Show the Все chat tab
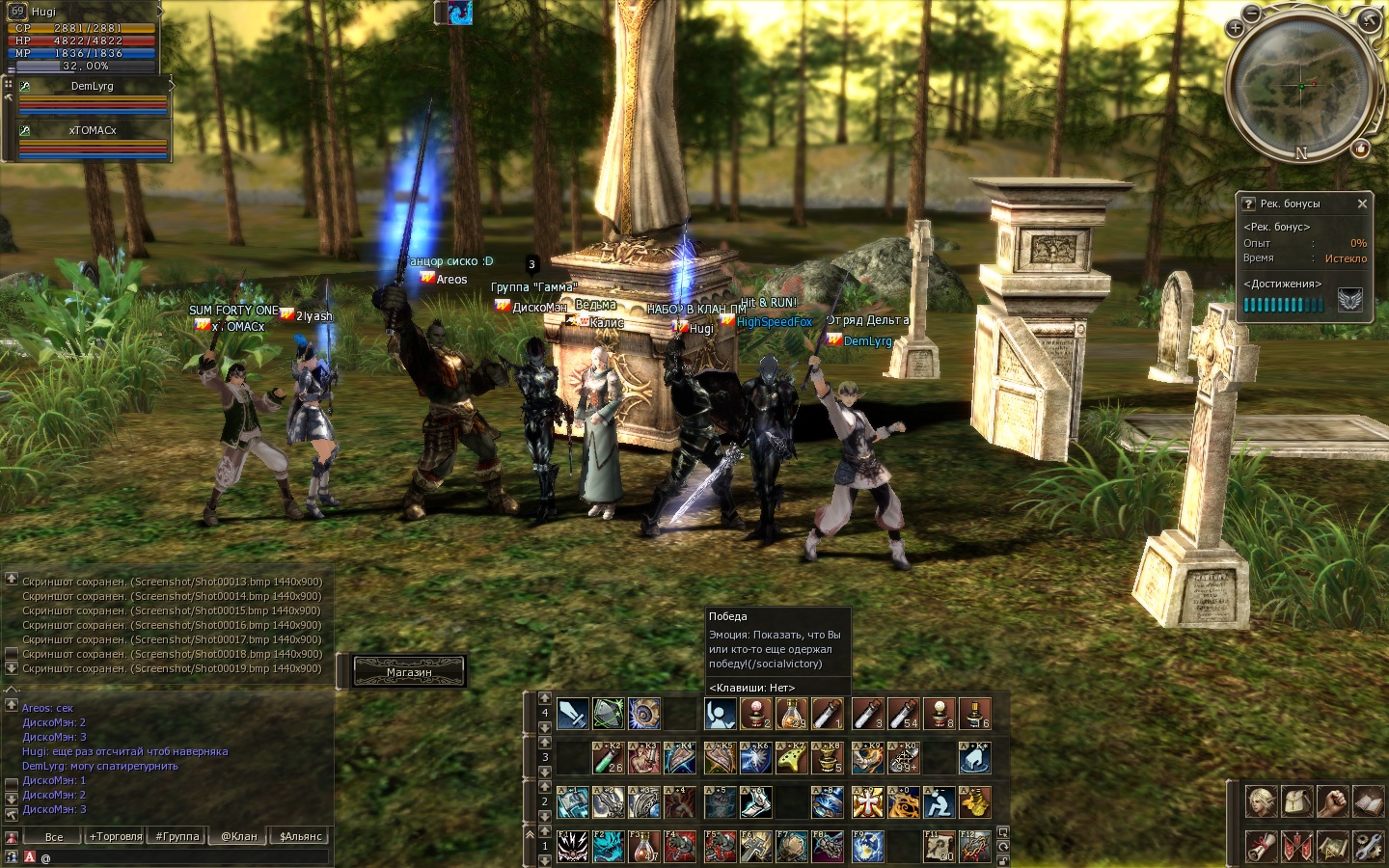 [x=54, y=836]
